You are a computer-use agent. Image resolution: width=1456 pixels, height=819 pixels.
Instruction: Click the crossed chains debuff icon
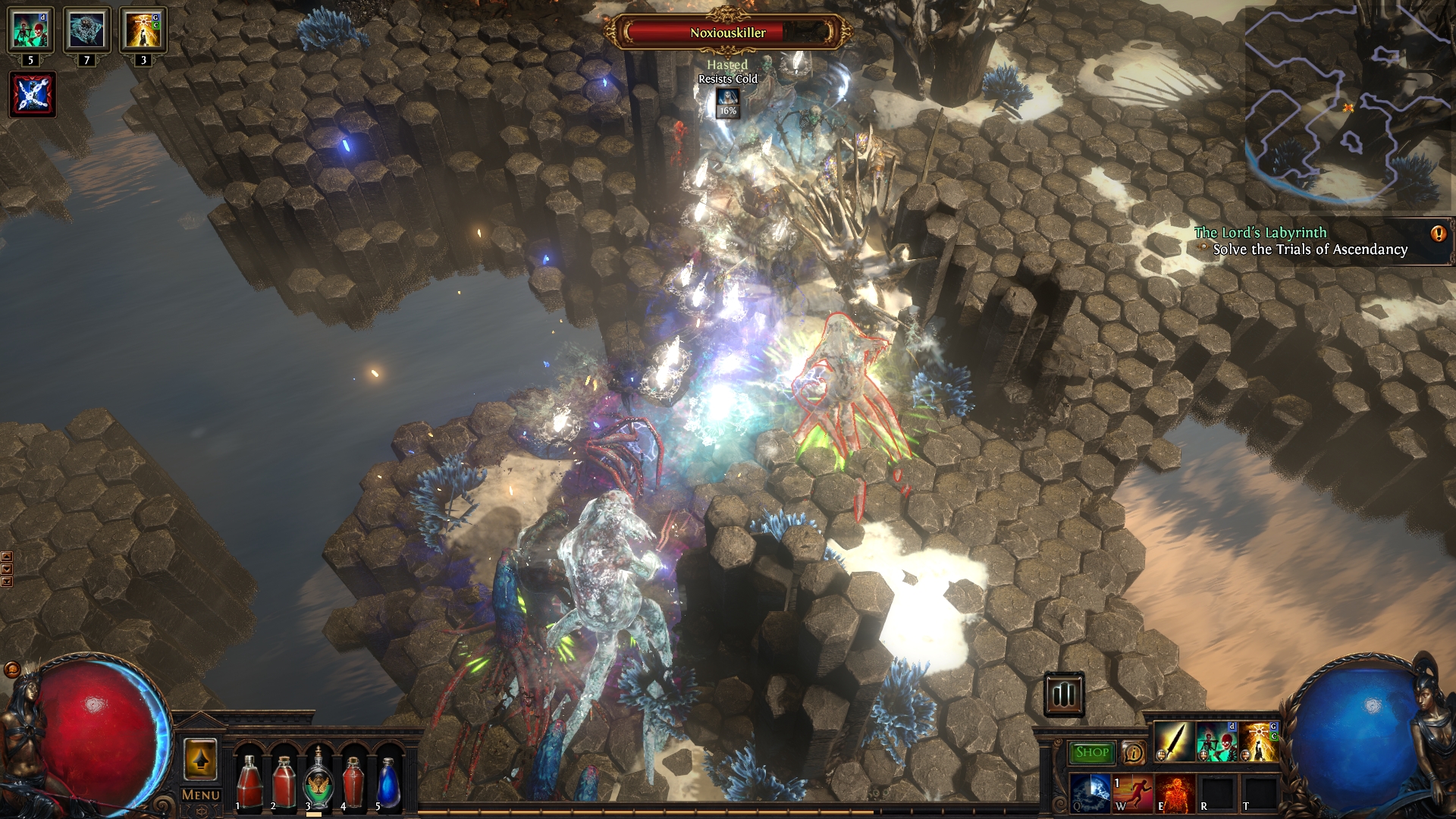[33, 95]
